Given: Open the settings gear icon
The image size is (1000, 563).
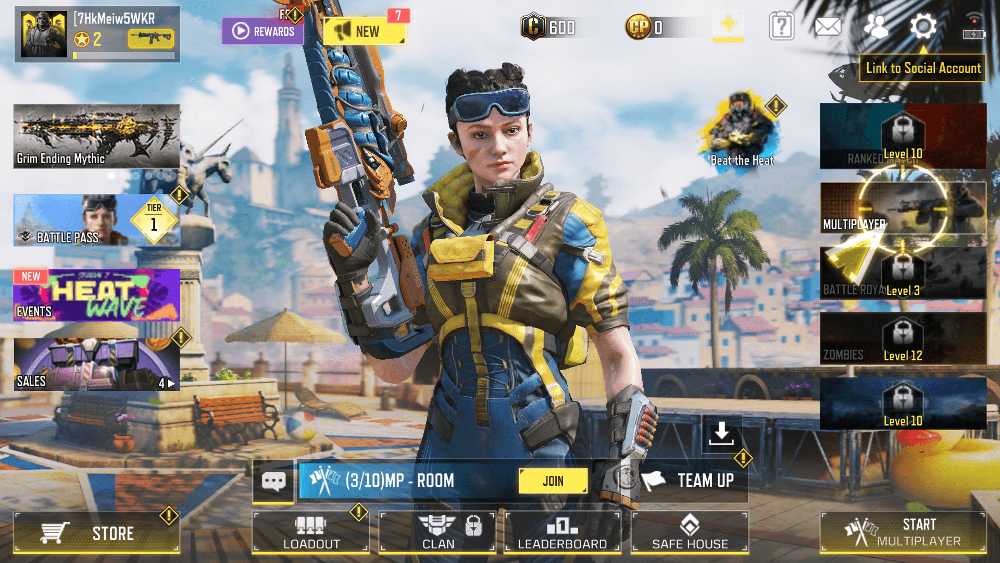Looking at the screenshot, I should point(923,27).
